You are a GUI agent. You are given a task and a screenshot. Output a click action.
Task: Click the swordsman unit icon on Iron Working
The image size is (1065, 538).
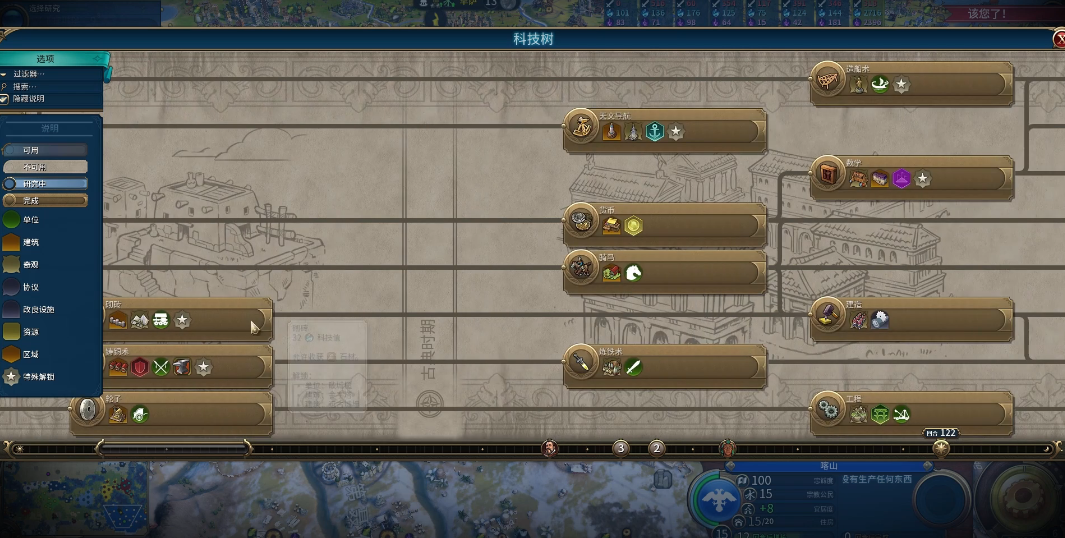pyautogui.click(x=633, y=367)
